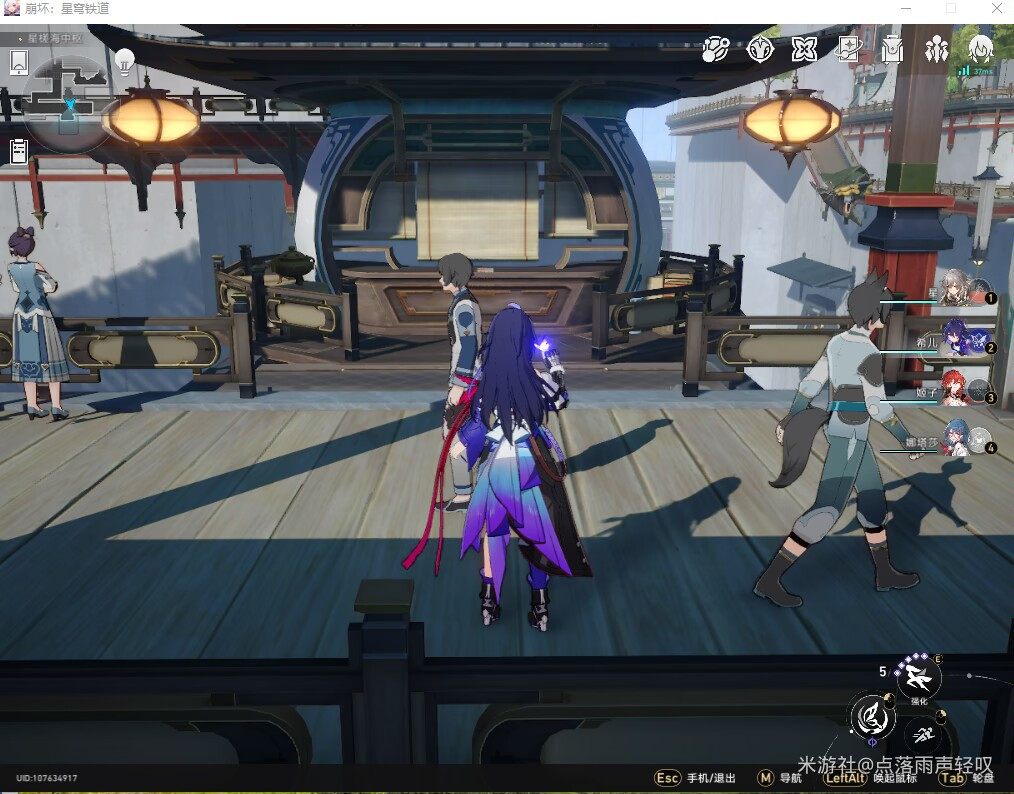Open the phone icon beside the minimap

19,62
